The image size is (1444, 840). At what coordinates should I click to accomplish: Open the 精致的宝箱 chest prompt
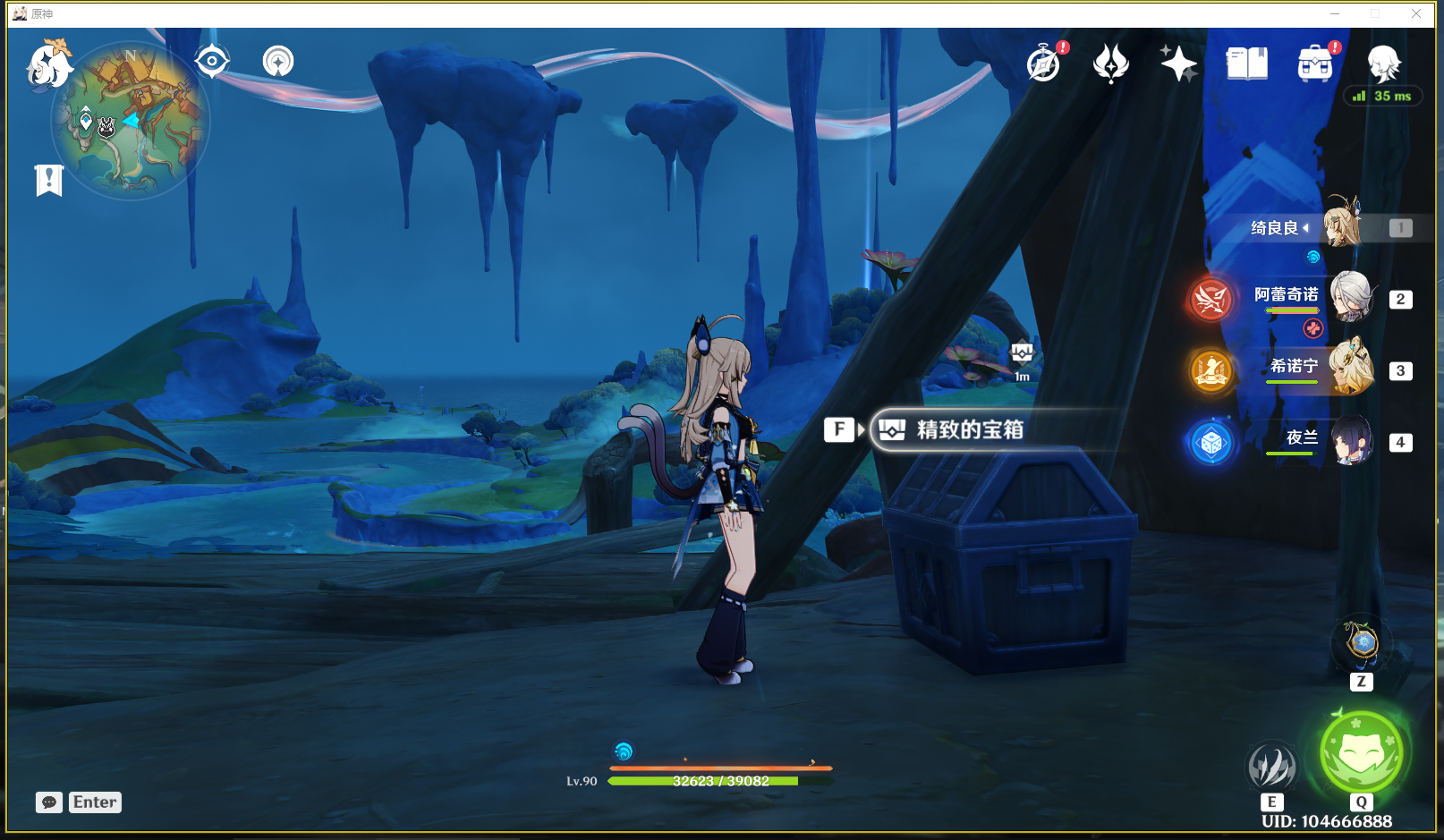pyautogui.click(x=970, y=430)
